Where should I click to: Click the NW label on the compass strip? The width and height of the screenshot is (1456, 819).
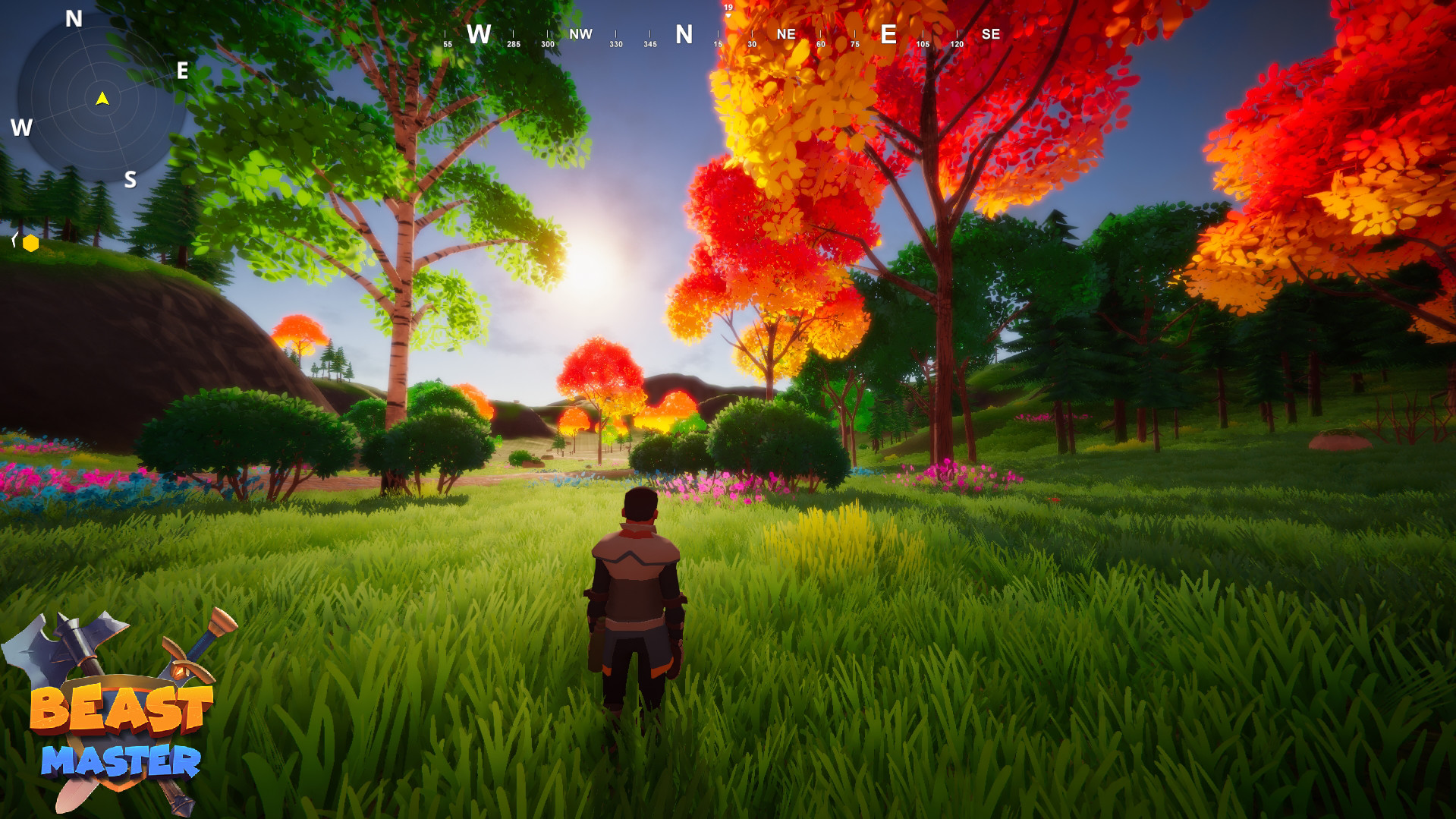[x=580, y=33]
